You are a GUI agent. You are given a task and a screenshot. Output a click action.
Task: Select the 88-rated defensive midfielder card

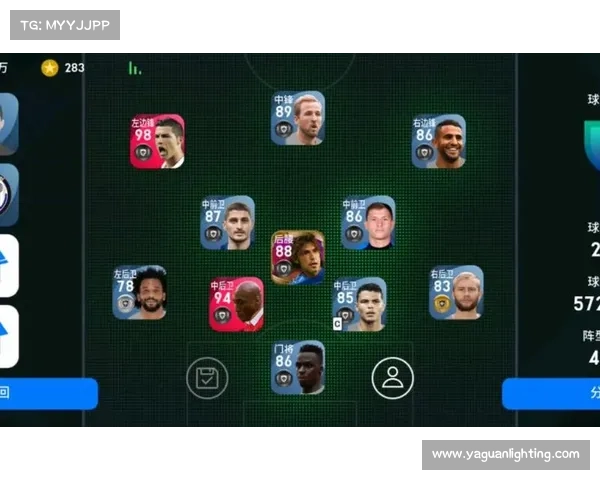298,257
